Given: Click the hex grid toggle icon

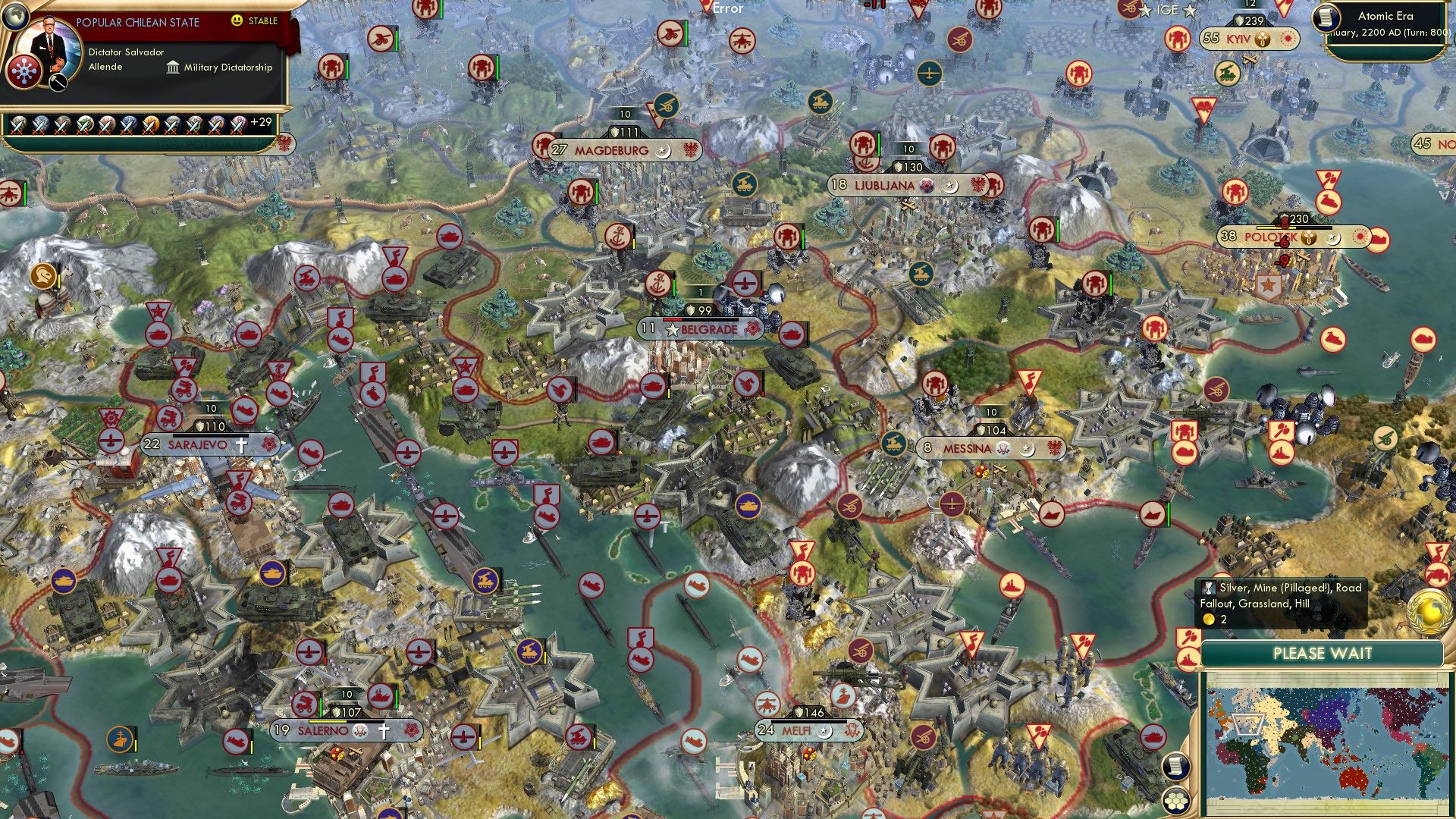Looking at the screenshot, I should (x=1177, y=802).
